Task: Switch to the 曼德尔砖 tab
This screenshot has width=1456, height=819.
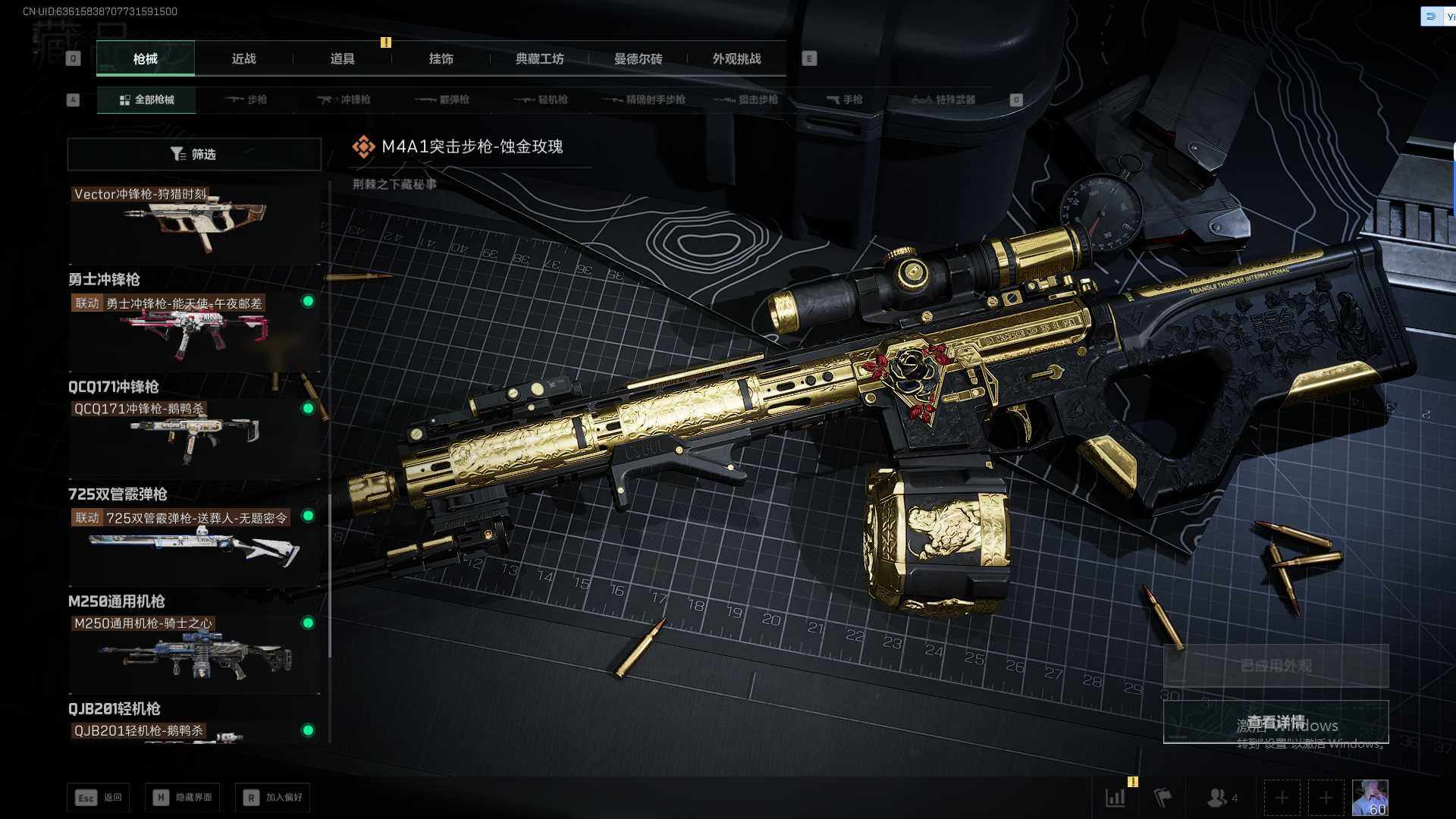Action: [x=638, y=58]
